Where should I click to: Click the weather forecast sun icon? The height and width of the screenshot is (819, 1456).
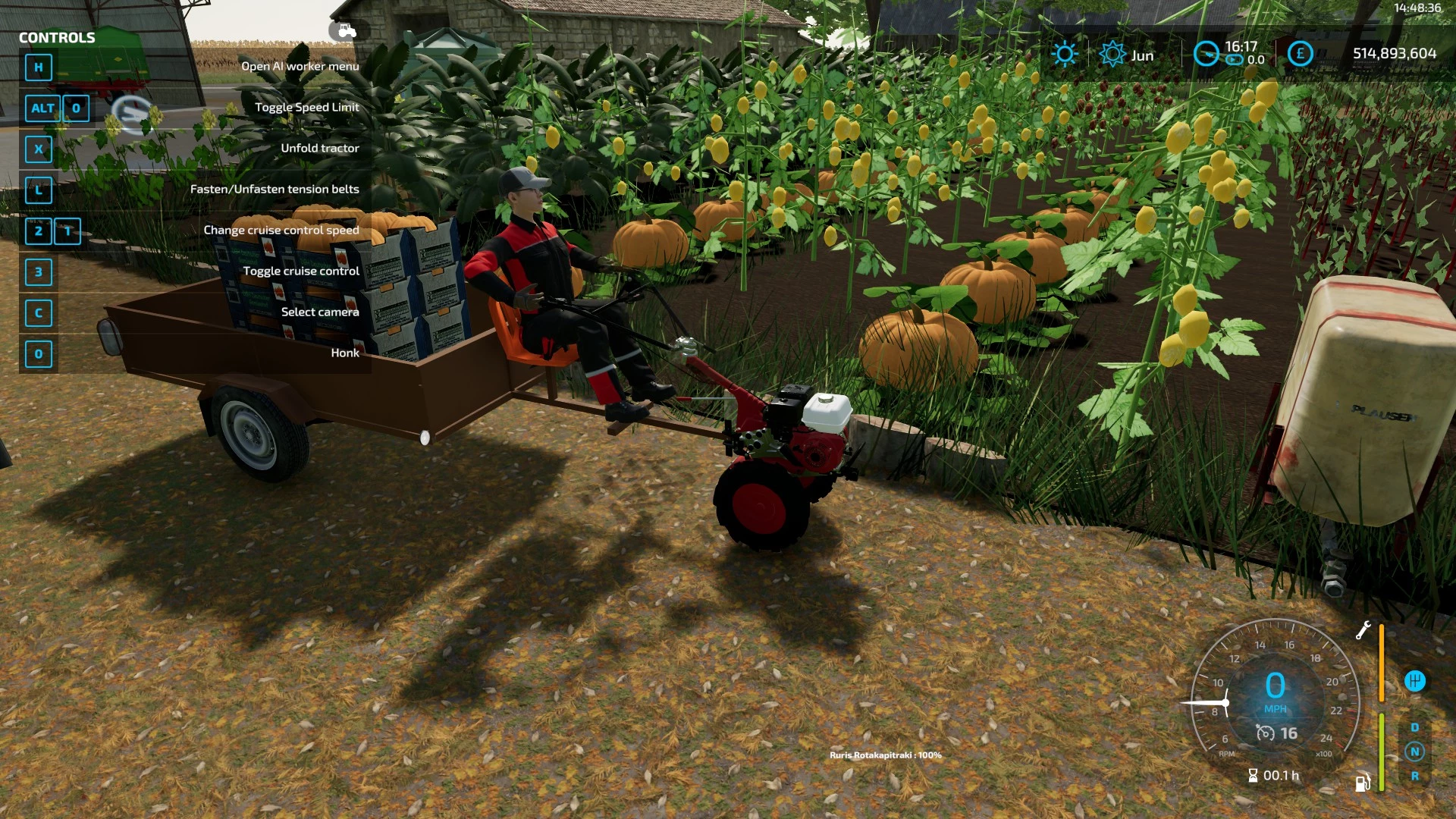[1065, 52]
